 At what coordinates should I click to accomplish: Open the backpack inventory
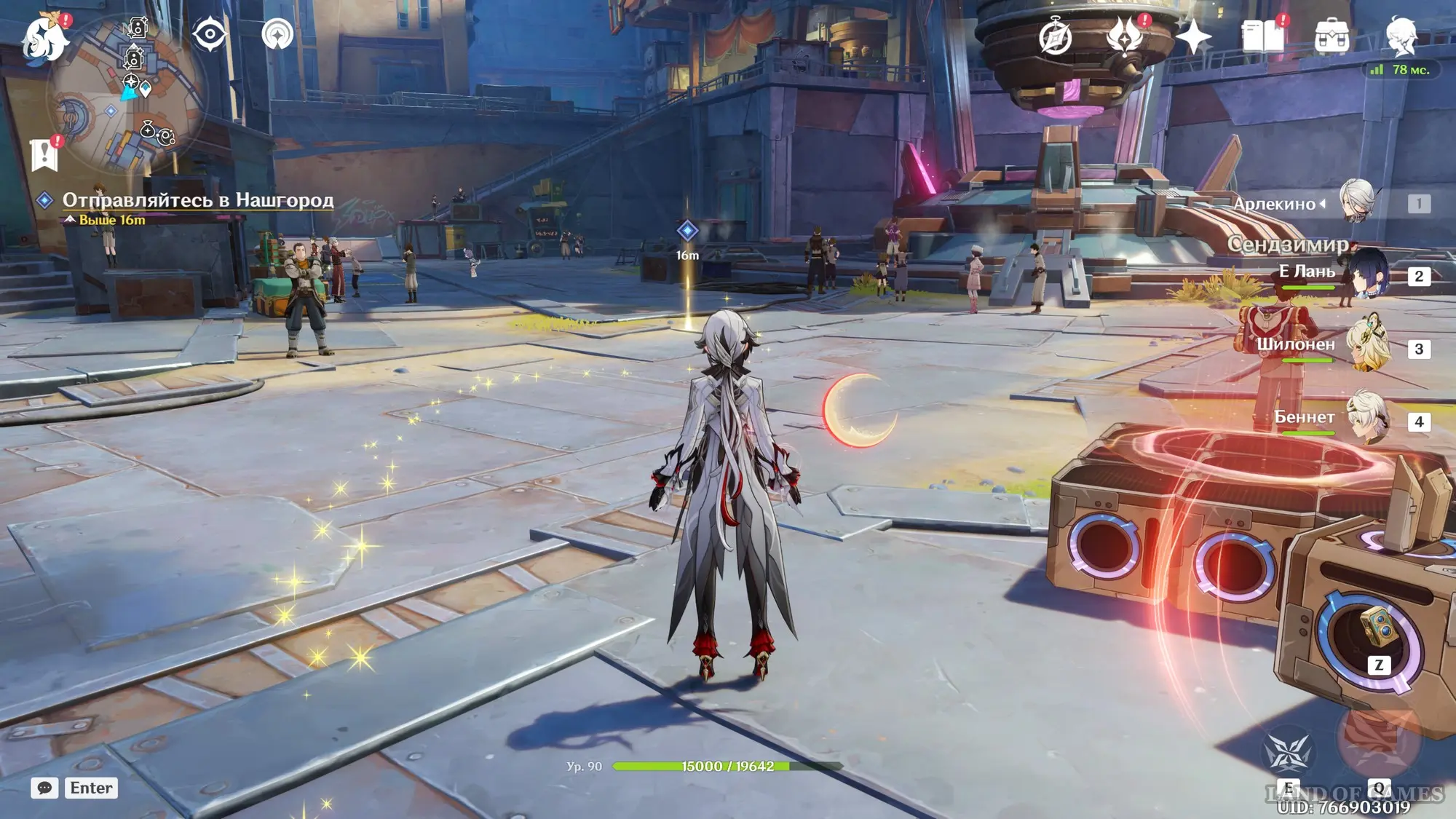point(1332,37)
